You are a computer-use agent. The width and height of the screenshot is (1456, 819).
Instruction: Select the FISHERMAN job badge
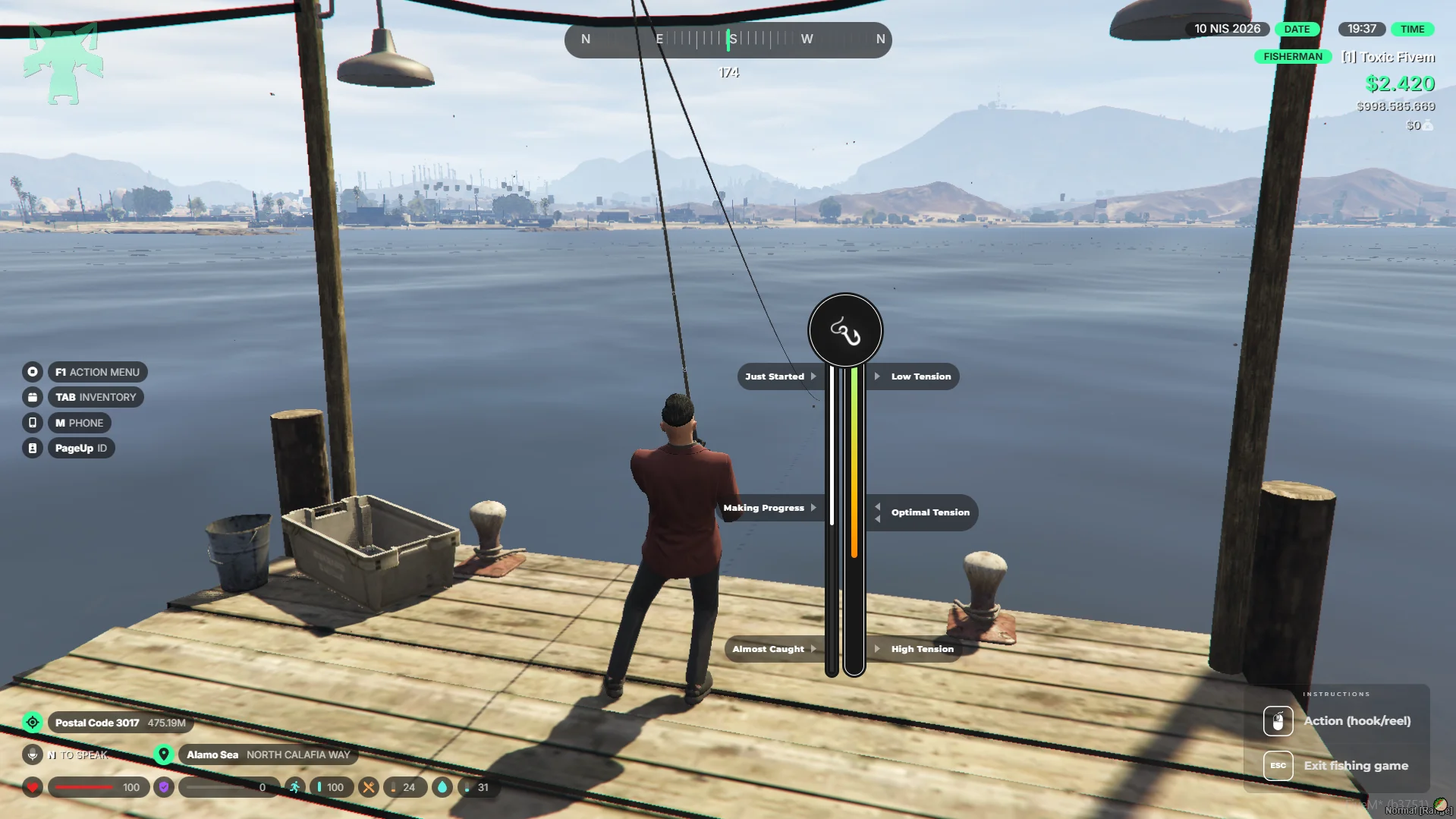(x=1292, y=57)
